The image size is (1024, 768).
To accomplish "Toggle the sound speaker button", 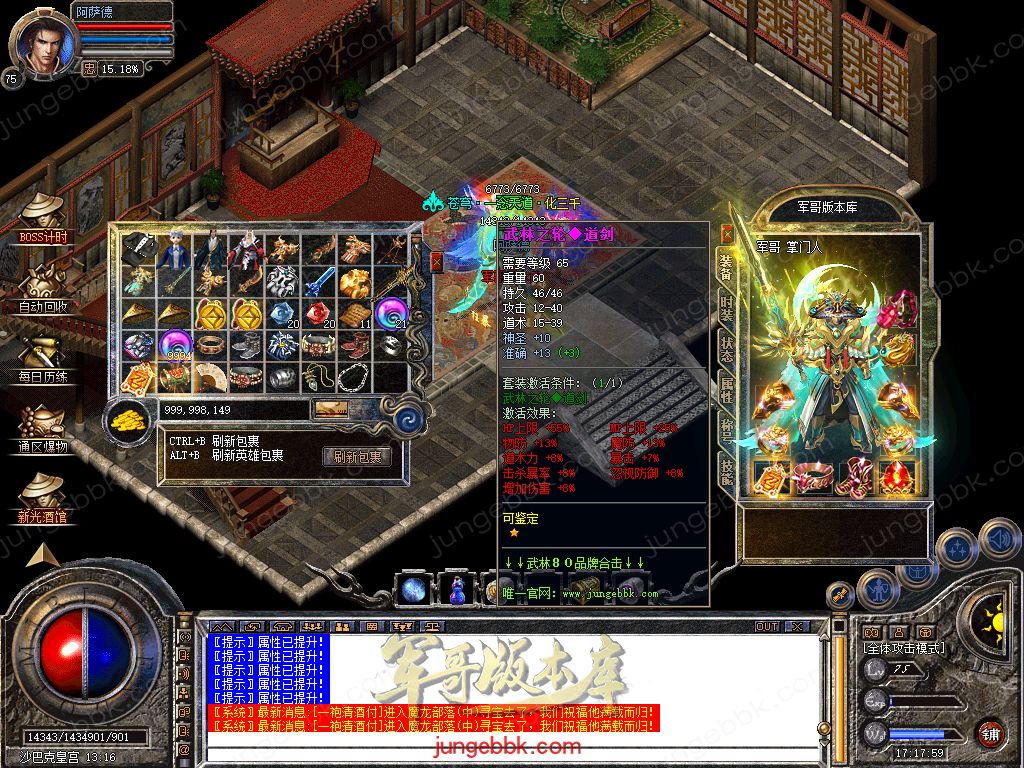I will (998, 541).
